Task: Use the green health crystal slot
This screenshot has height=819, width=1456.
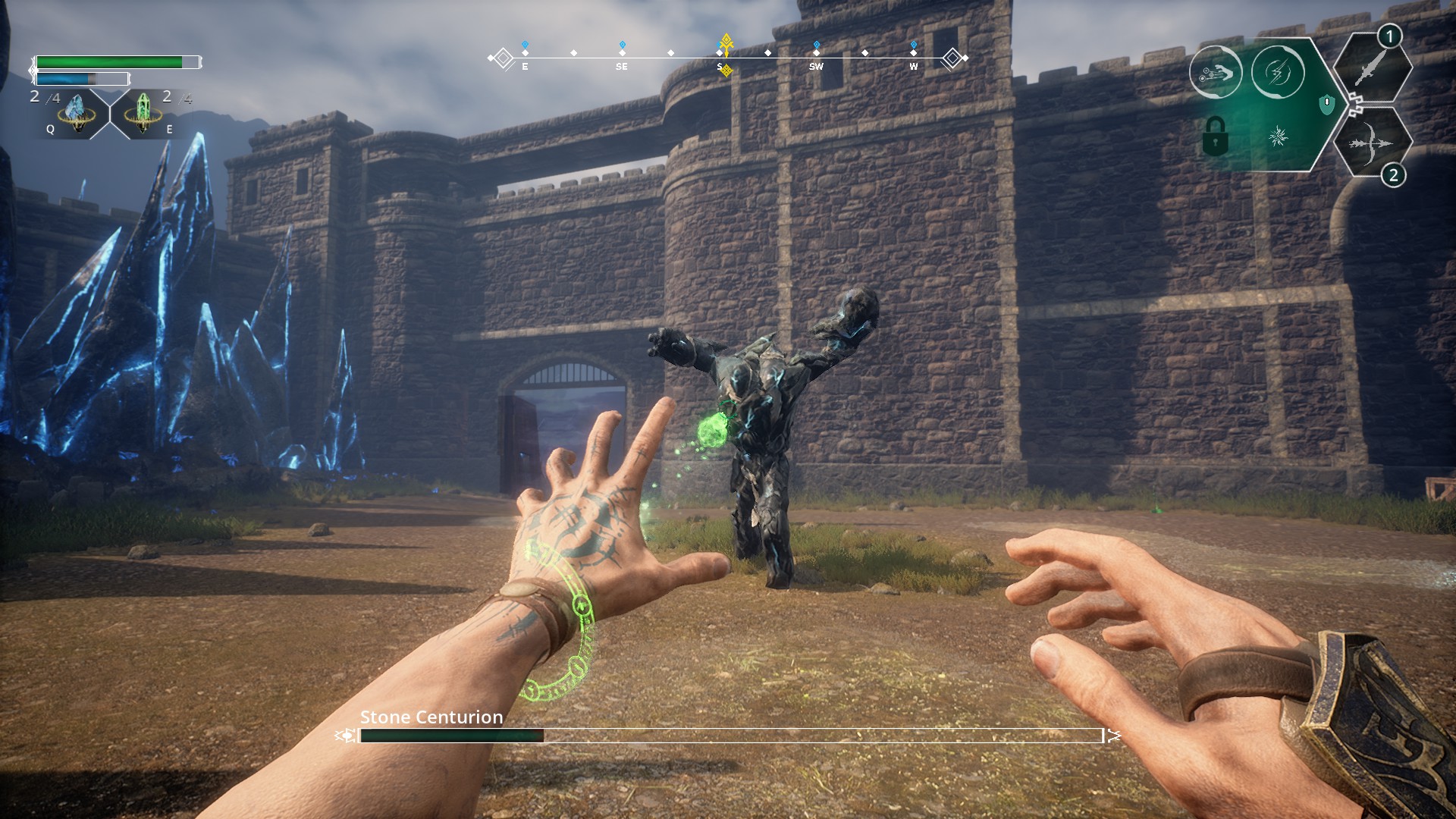Action: pyautogui.click(x=143, y=114)
